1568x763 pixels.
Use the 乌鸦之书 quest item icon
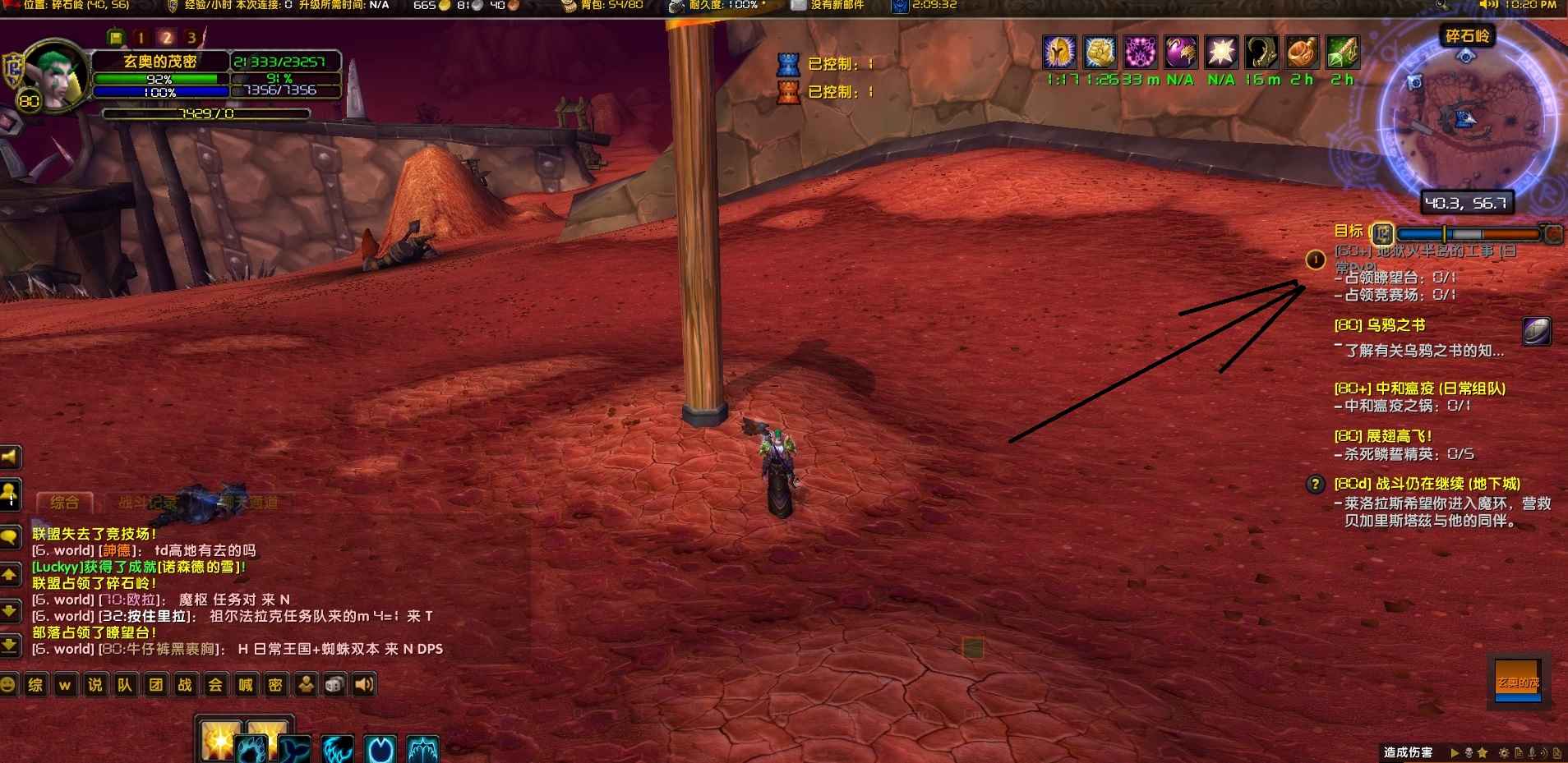1536,331
